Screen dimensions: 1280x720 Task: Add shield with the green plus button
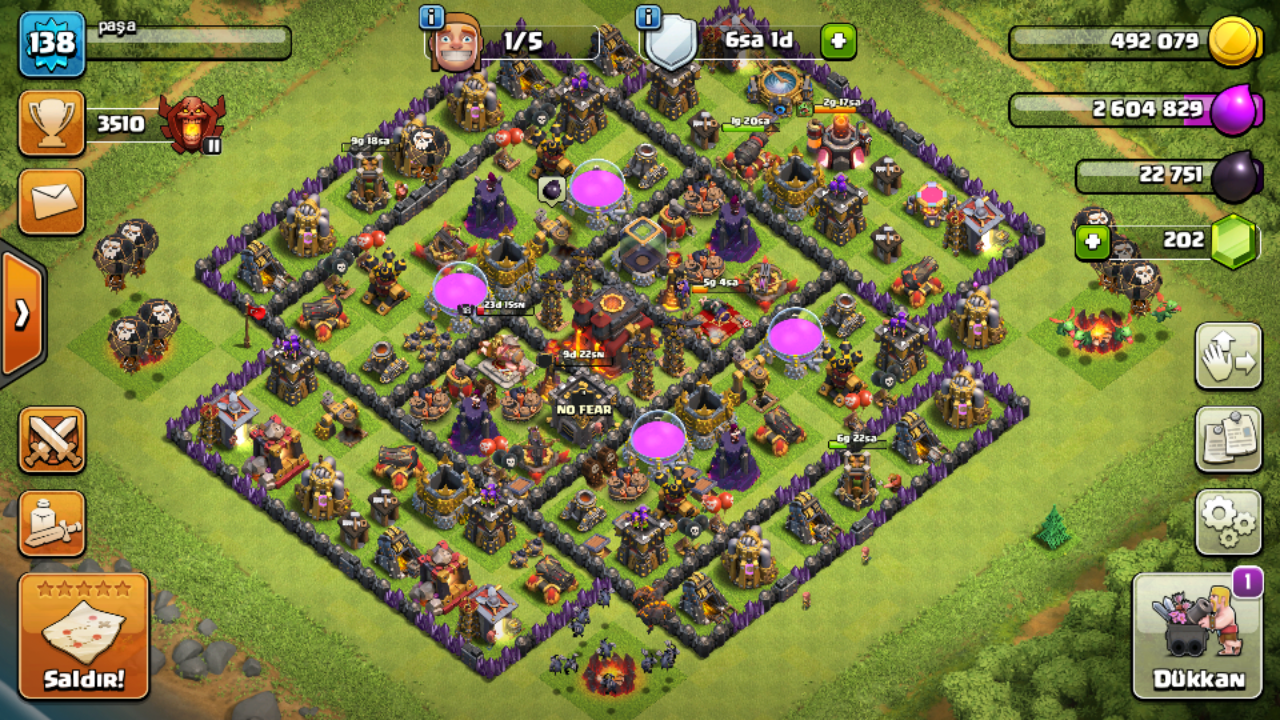[838, 42]
